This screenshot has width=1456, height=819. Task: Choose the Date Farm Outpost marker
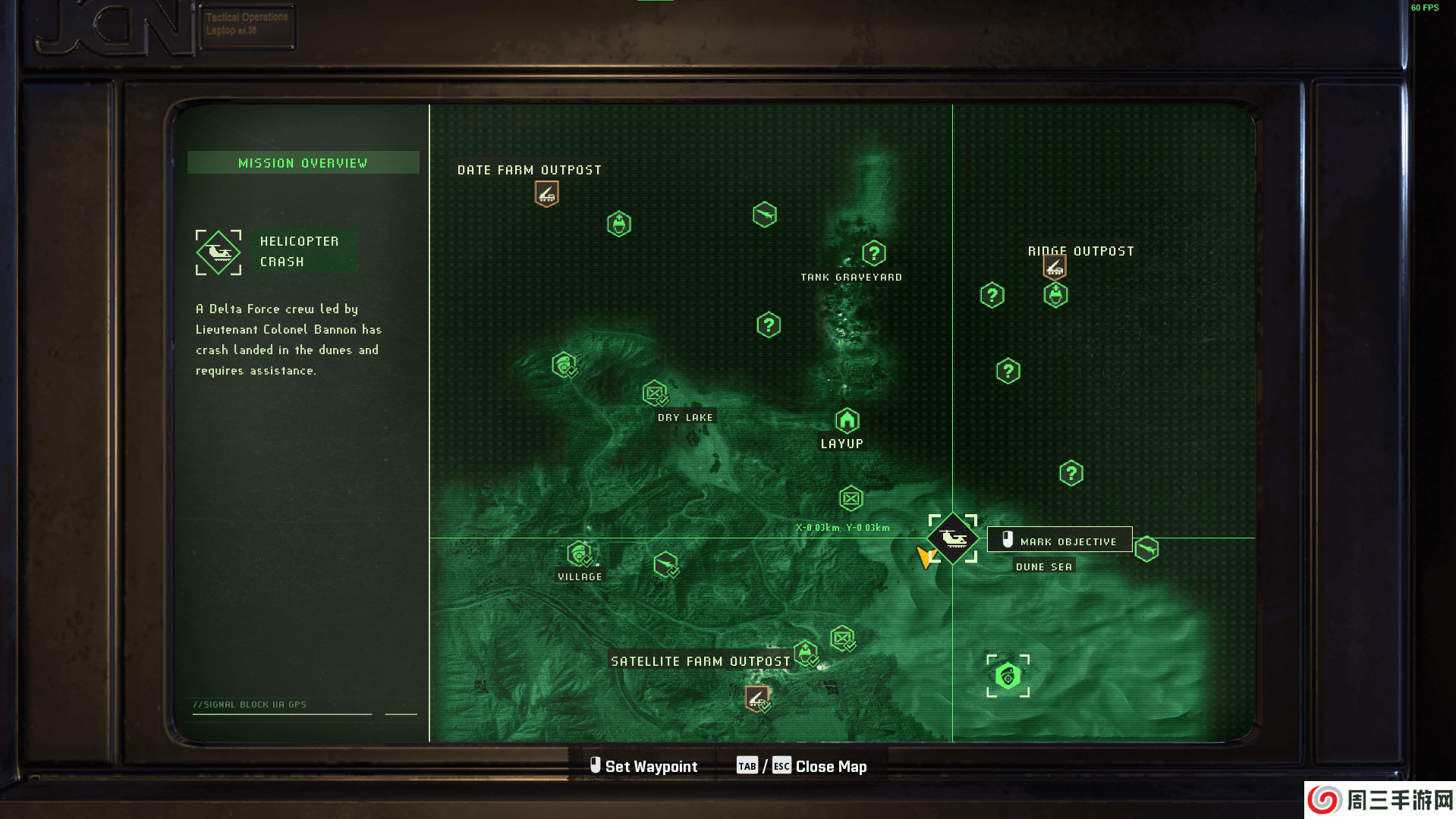pyautogui.click(x=546, y=194)
